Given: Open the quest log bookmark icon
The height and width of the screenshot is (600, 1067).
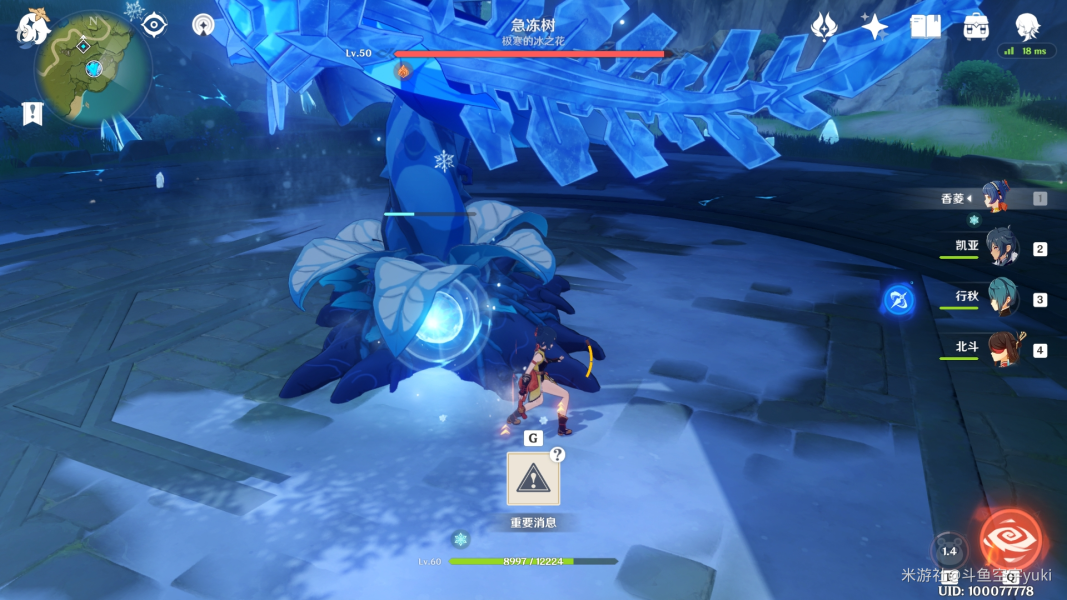Looking at the screenshot, I should click(x=32, y=114).
